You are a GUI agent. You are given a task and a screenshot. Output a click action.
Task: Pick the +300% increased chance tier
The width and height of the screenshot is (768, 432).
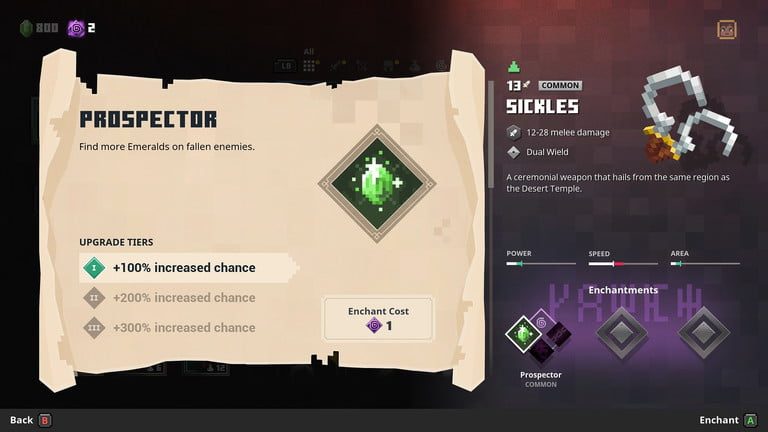[x=183, y=328]
